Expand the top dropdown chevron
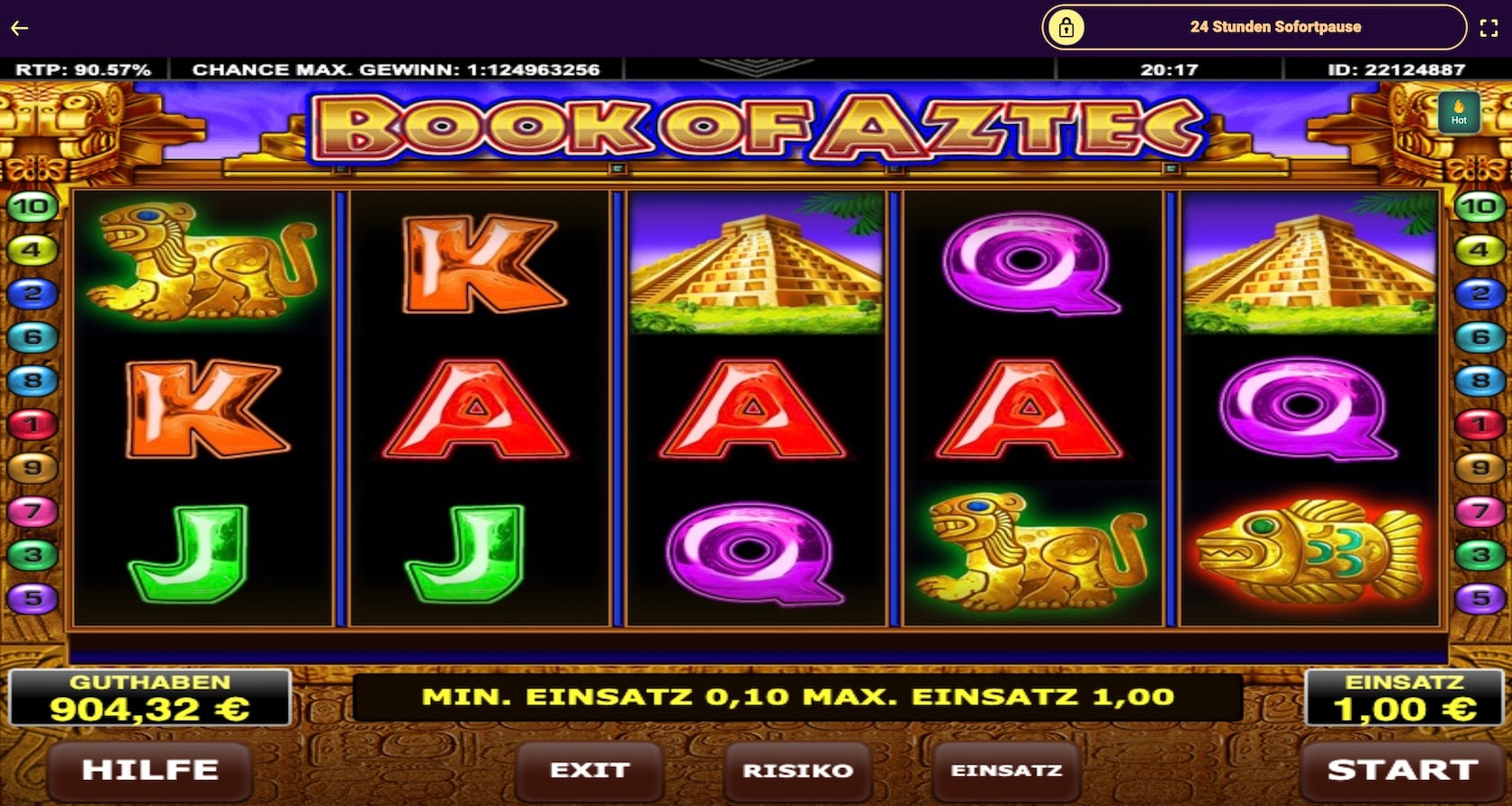The width and height of the screenshot is (1512, 806). pos(755,67)
